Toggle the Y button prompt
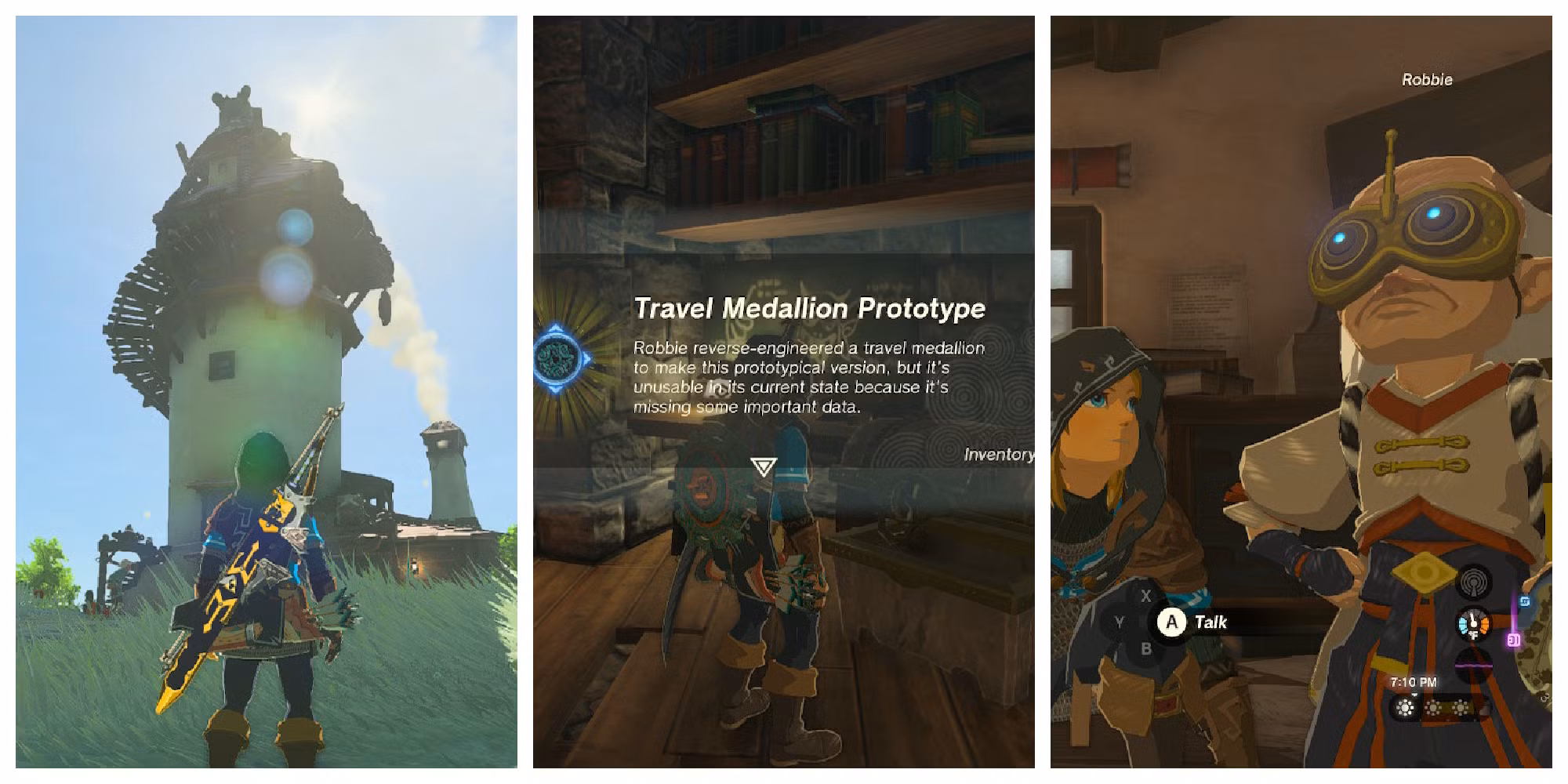 1120,622
